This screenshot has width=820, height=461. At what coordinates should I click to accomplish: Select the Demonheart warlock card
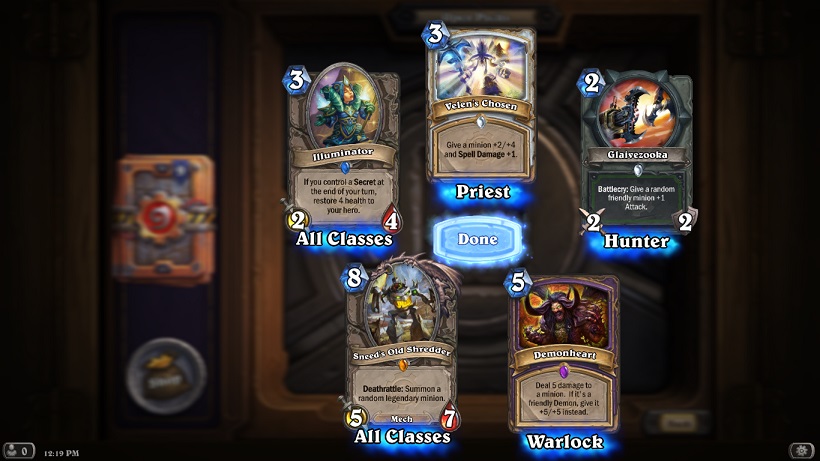click(x=563, y=355)
